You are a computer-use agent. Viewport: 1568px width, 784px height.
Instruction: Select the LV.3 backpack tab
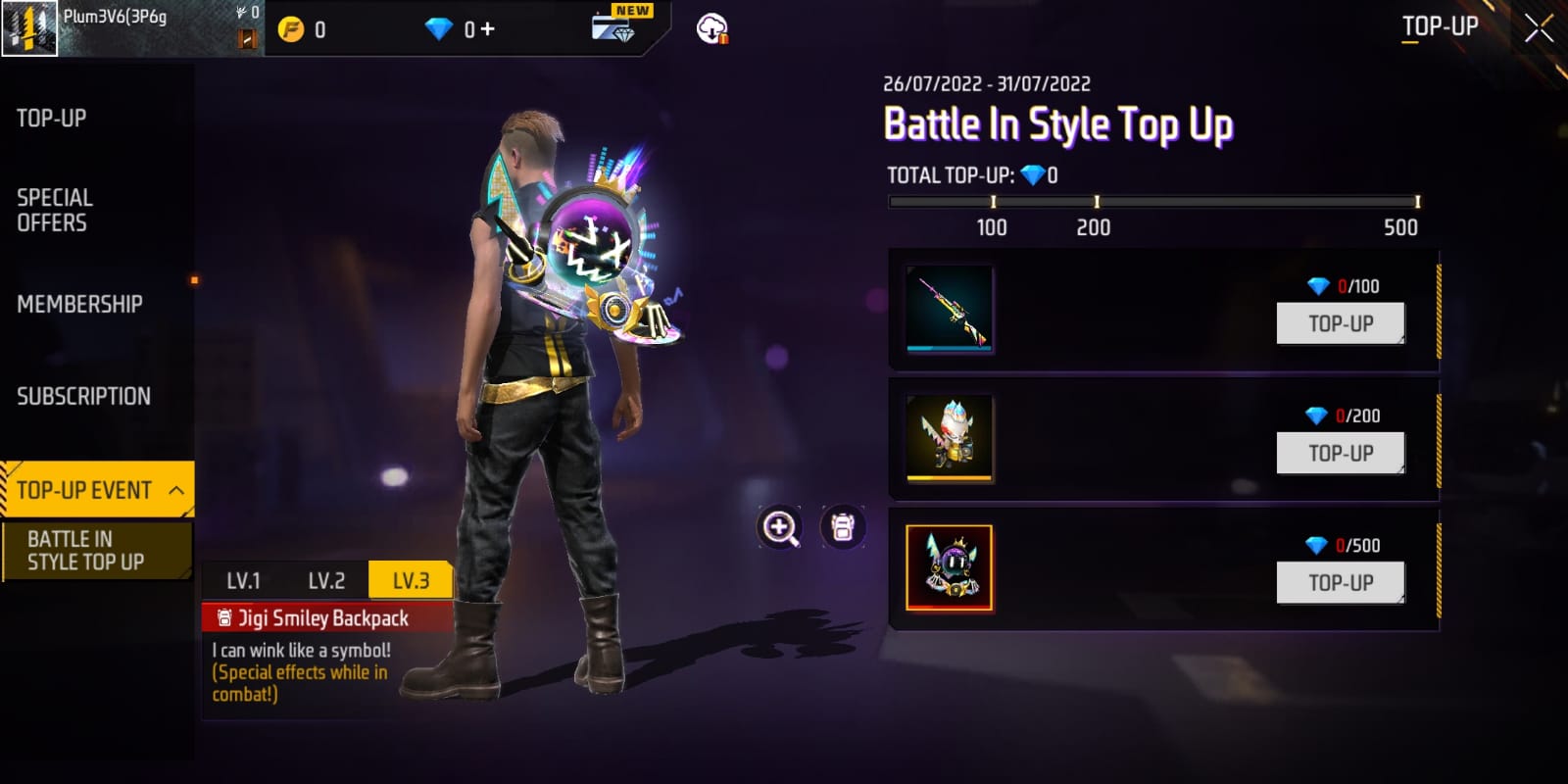(x=411, y=580)
